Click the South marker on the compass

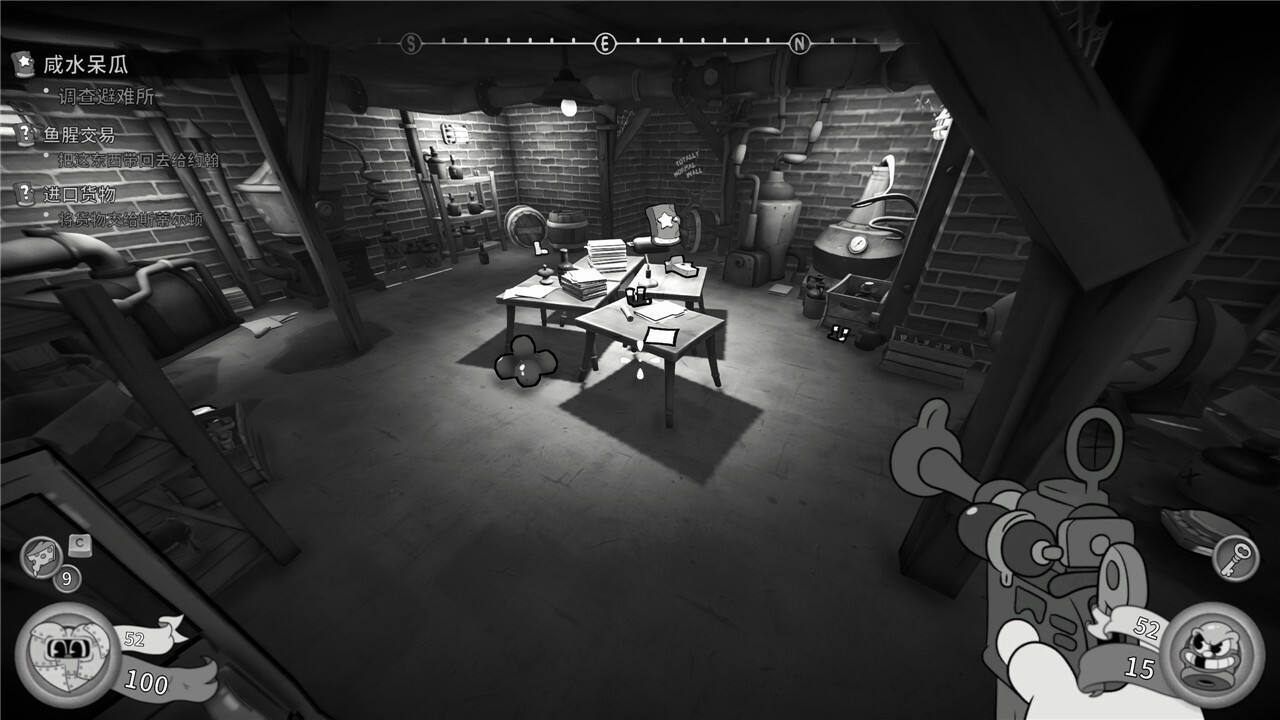(x=411, y=43)
